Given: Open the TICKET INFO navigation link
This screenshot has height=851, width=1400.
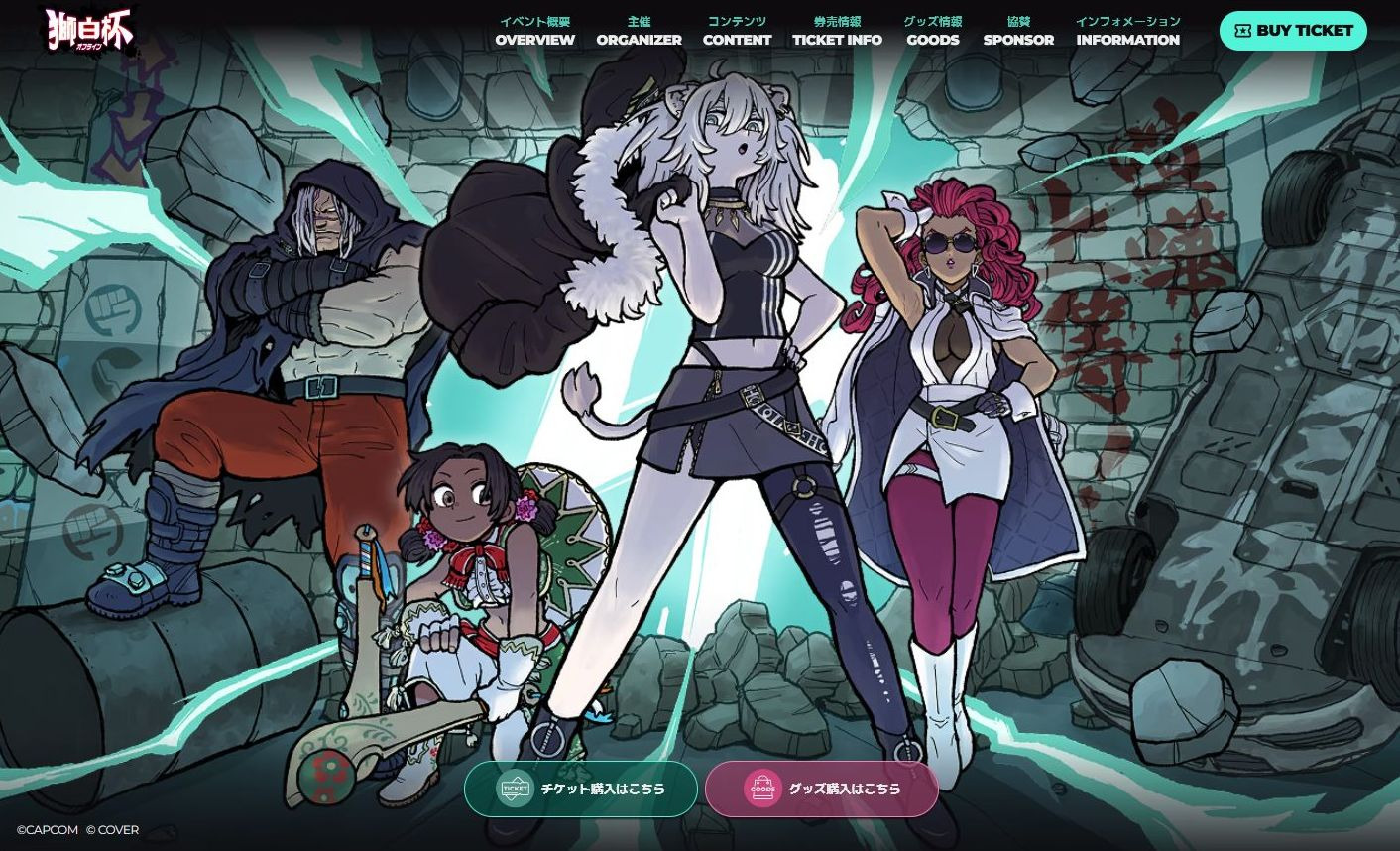Looking at the screenshot, I should 836,31.
